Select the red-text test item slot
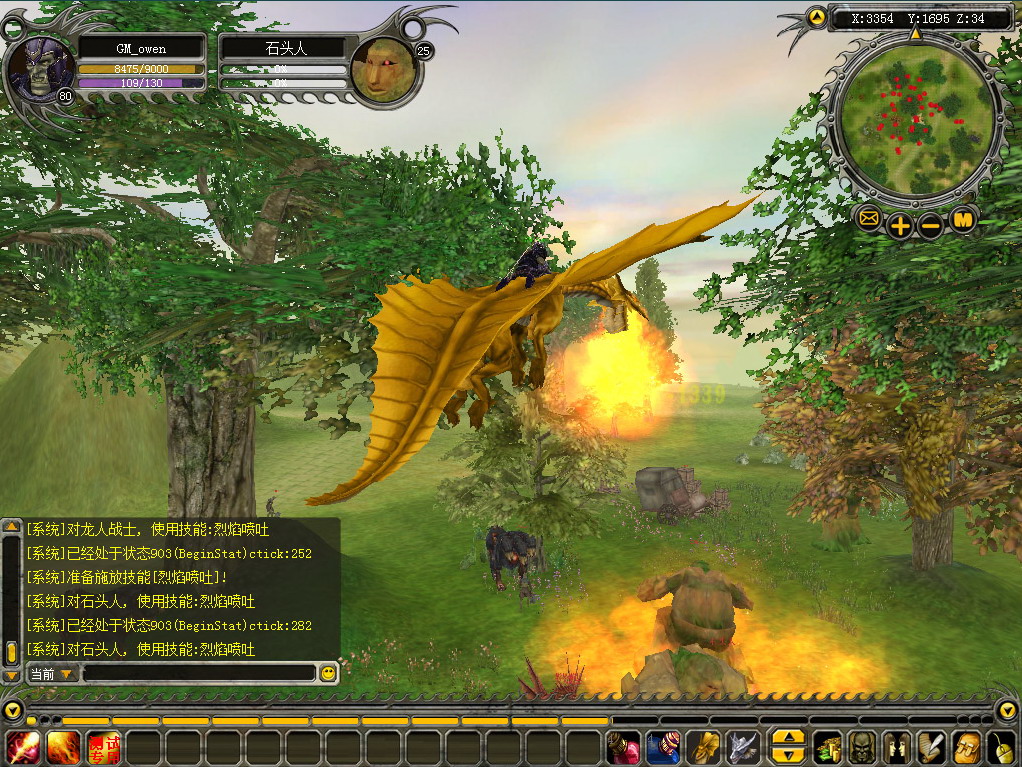 (103, 747)
